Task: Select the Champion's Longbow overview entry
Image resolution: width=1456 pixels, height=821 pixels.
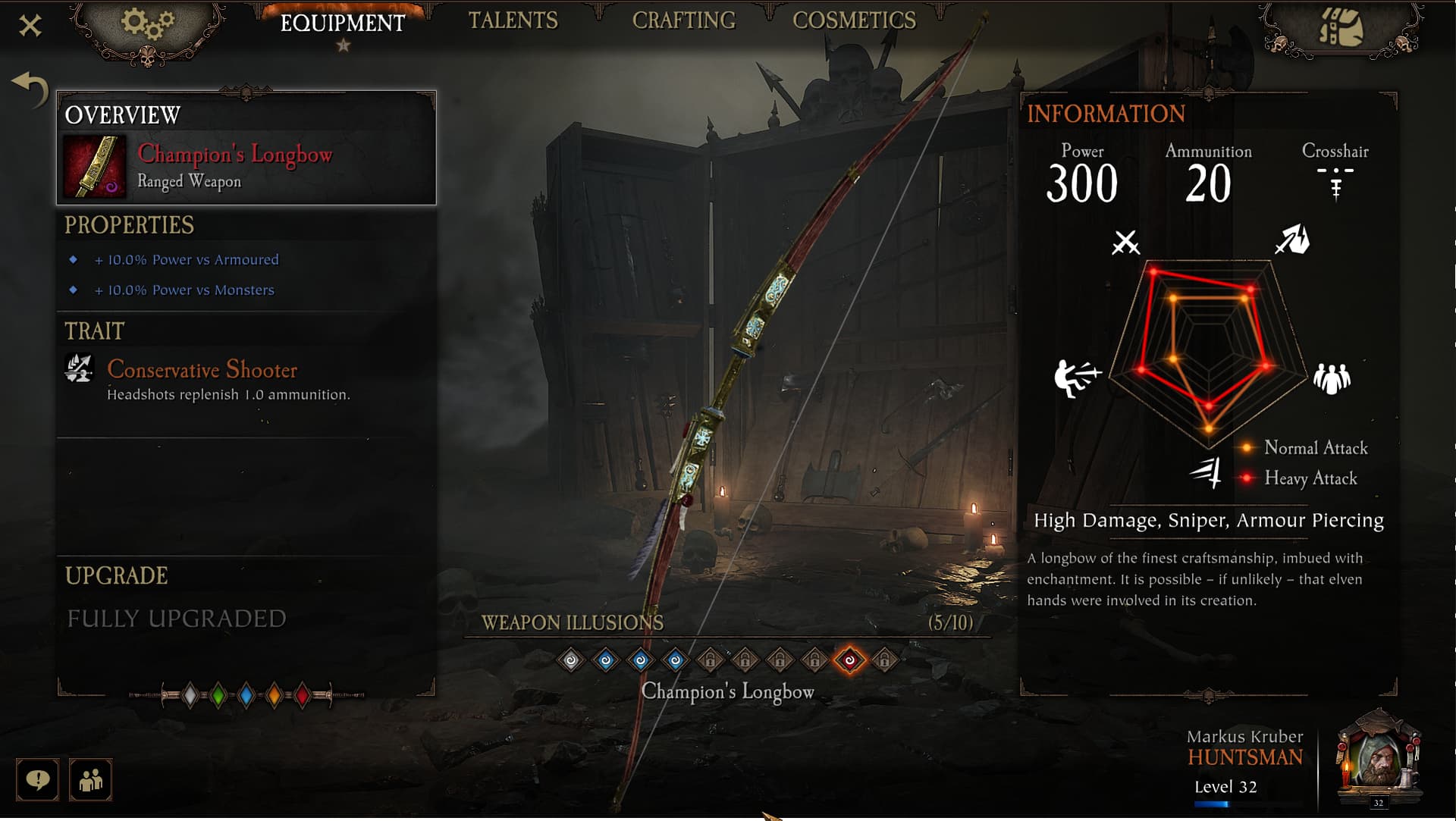Action: 246,167
